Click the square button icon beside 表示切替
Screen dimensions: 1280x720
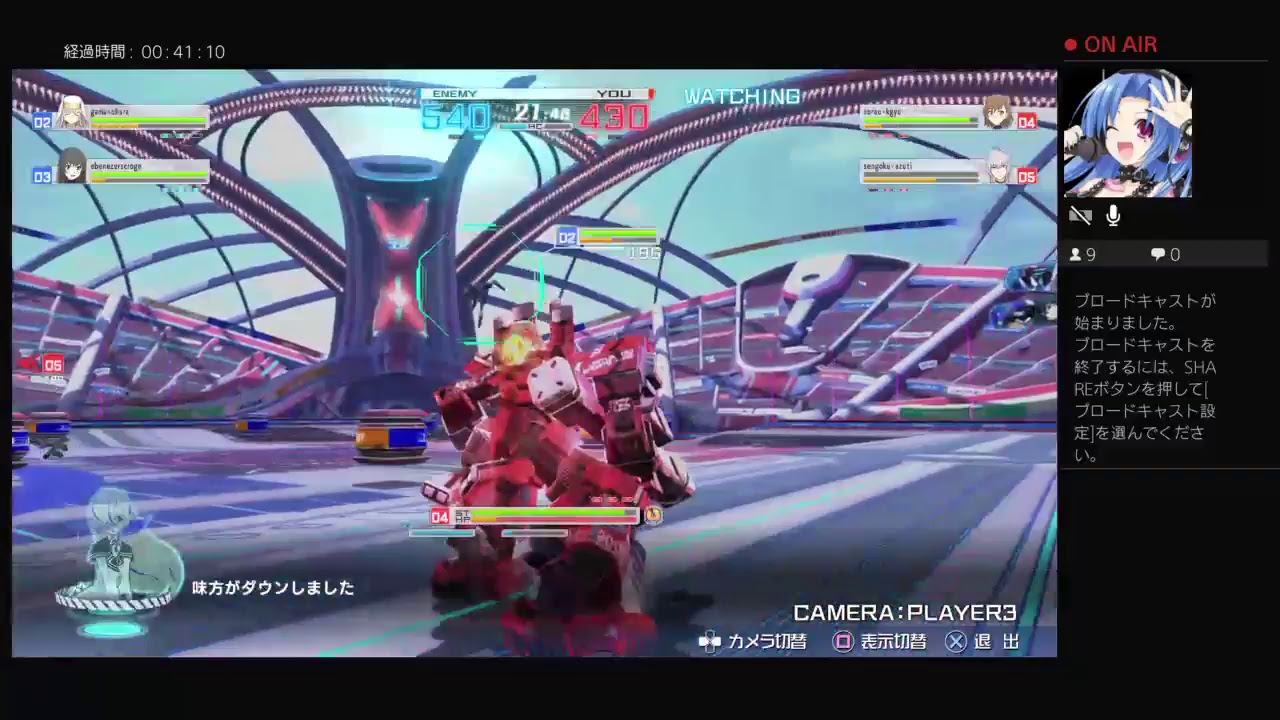click(x=843, y=642)
